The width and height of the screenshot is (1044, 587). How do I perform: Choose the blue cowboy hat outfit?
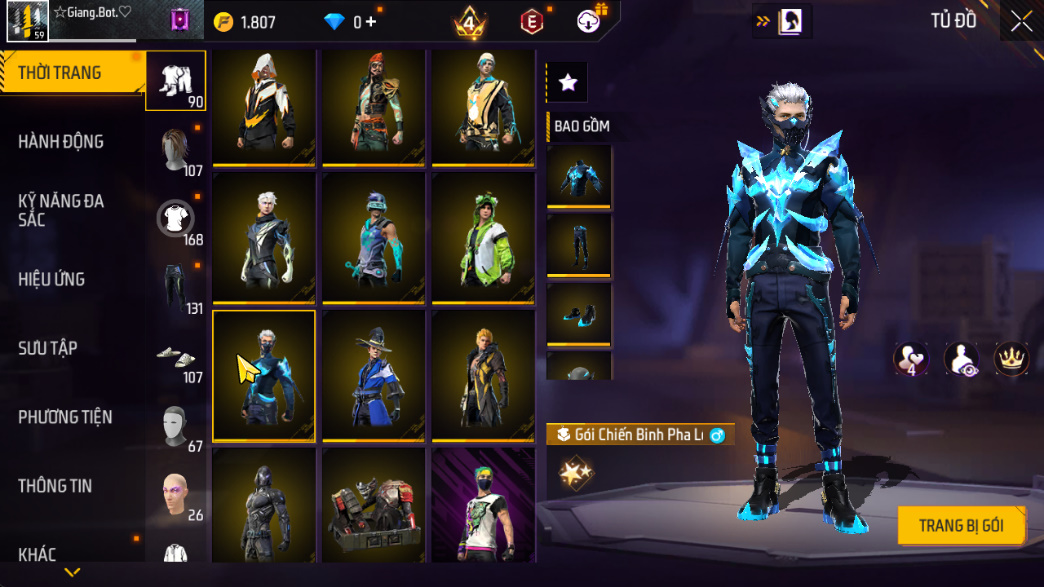(x=373, y=375)
